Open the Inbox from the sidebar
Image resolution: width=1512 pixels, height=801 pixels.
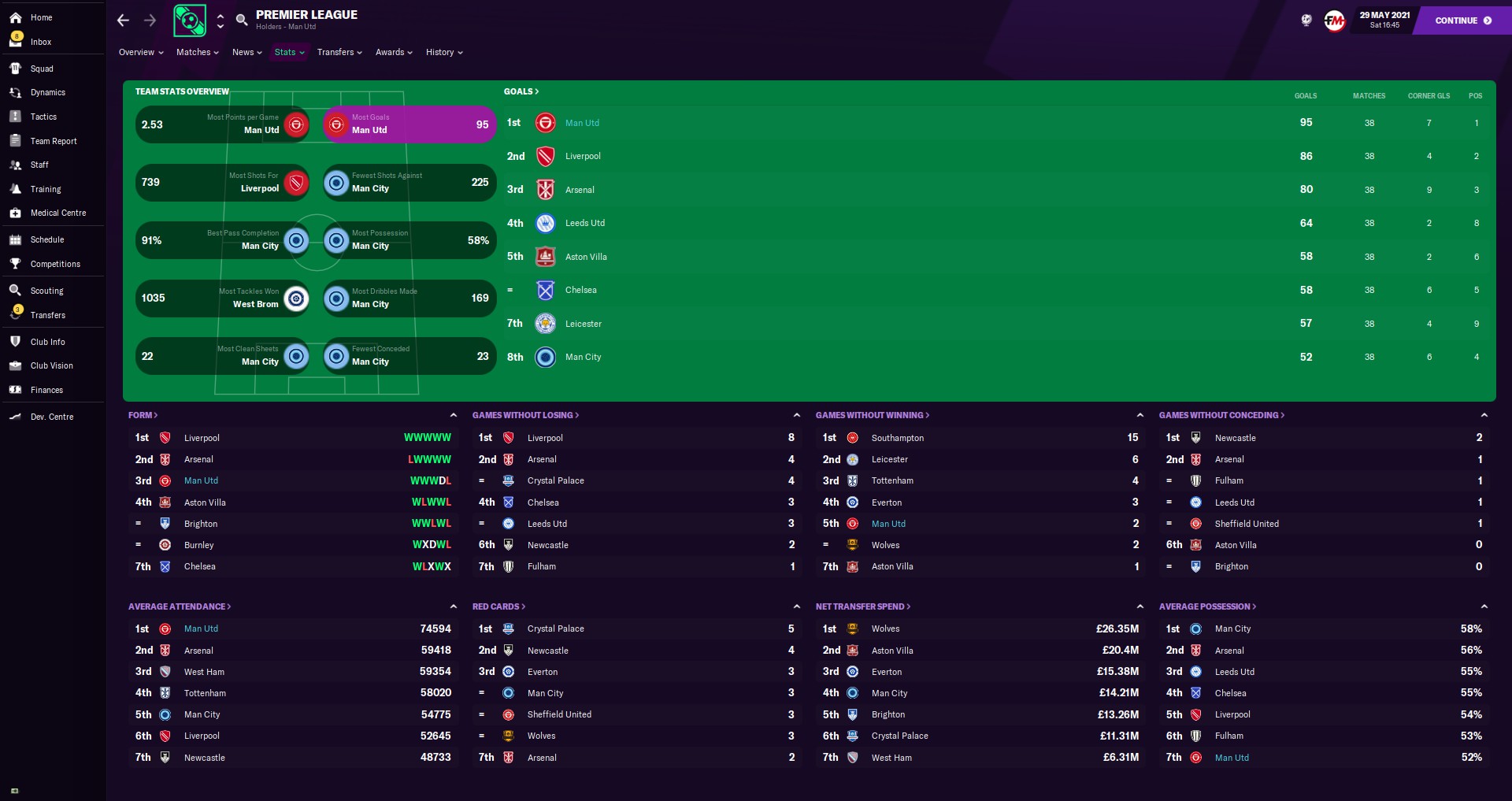40,42
